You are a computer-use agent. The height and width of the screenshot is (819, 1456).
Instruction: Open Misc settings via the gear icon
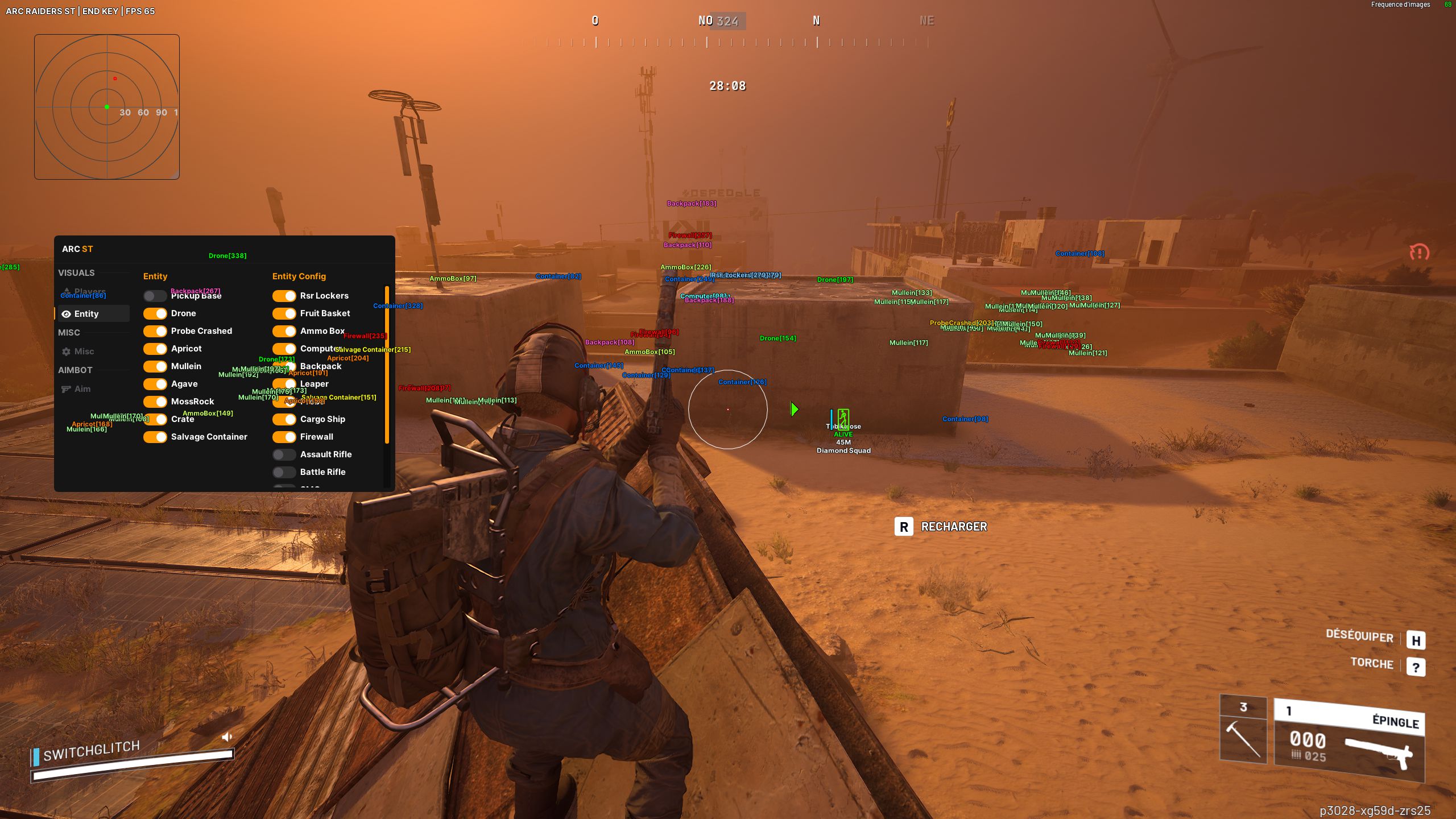(x=66, y=351)
